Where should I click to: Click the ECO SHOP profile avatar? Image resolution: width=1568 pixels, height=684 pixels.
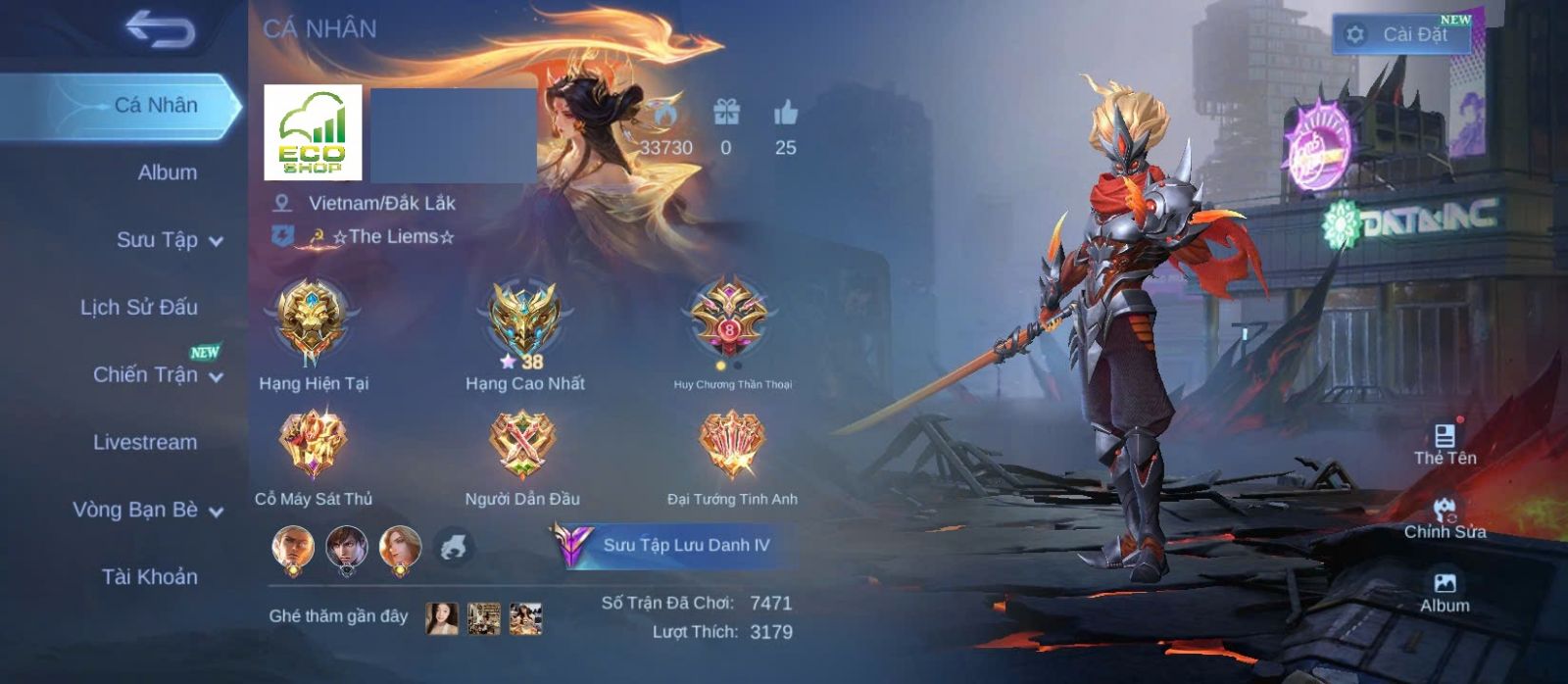click(313, 132)
